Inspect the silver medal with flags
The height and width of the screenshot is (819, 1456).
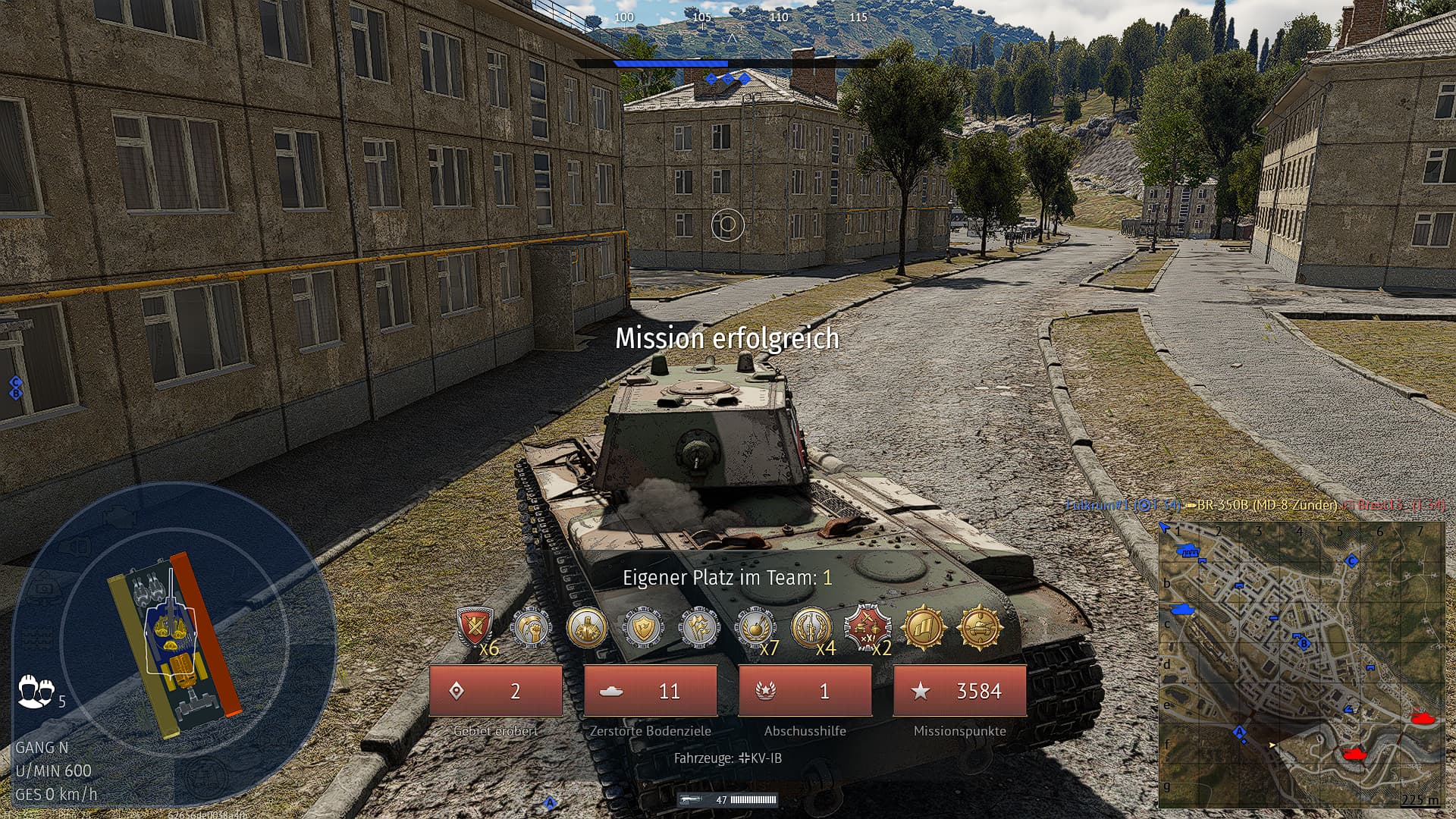[698, 627]
